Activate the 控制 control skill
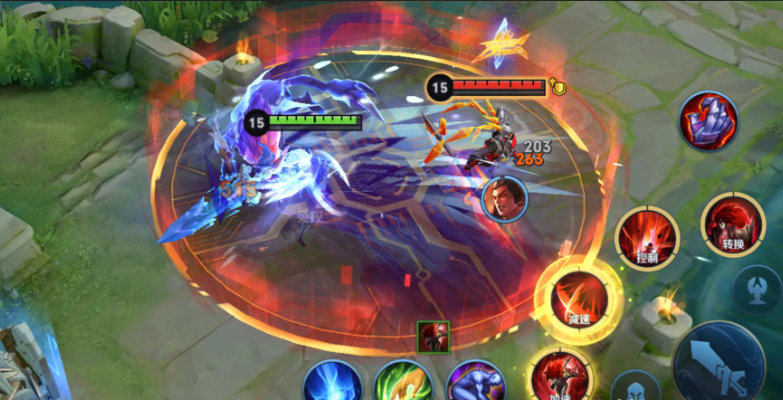The image size is (783, 400). [647, 238]
